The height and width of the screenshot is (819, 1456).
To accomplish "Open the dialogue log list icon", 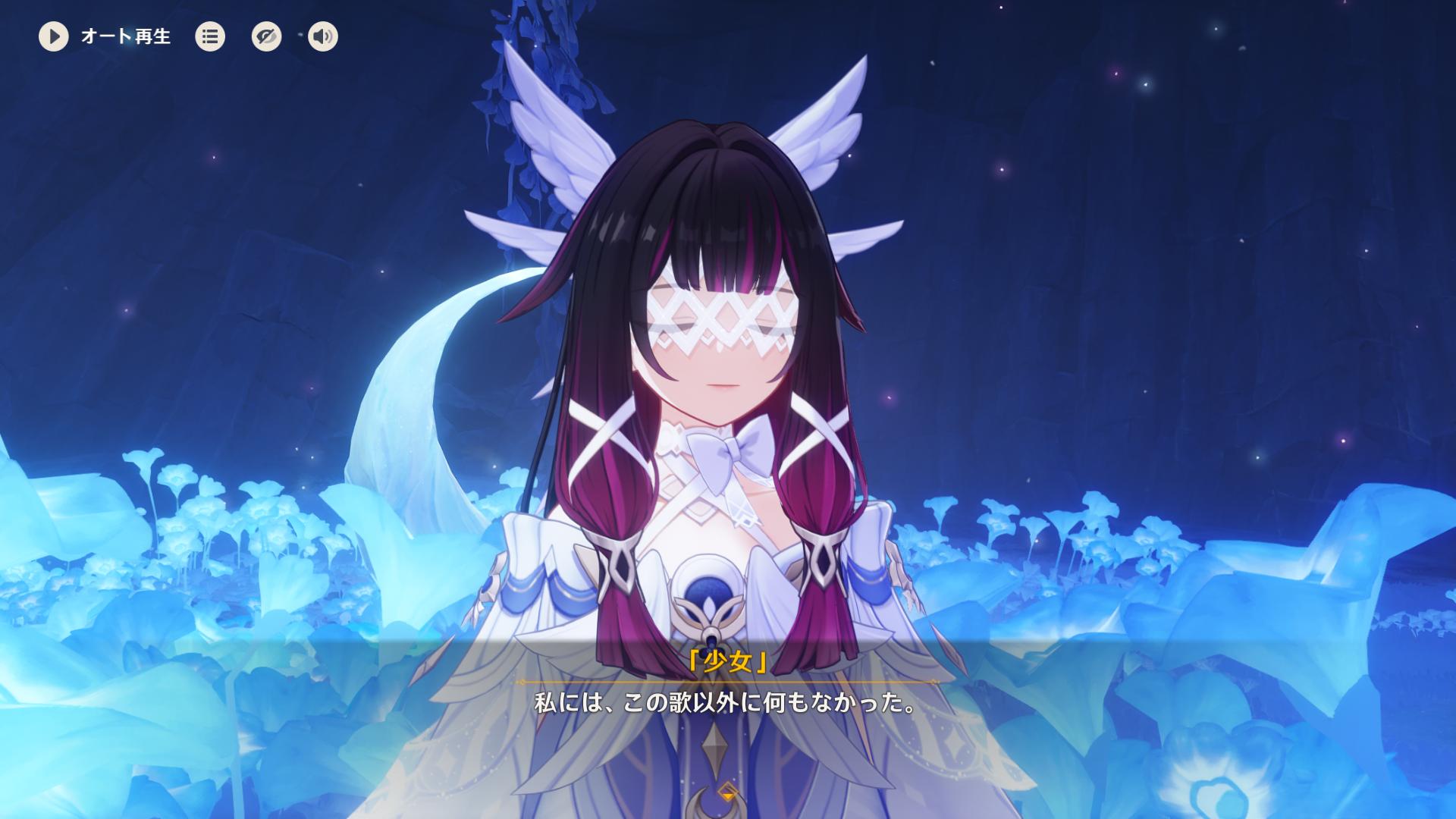I will coord(210,36).
